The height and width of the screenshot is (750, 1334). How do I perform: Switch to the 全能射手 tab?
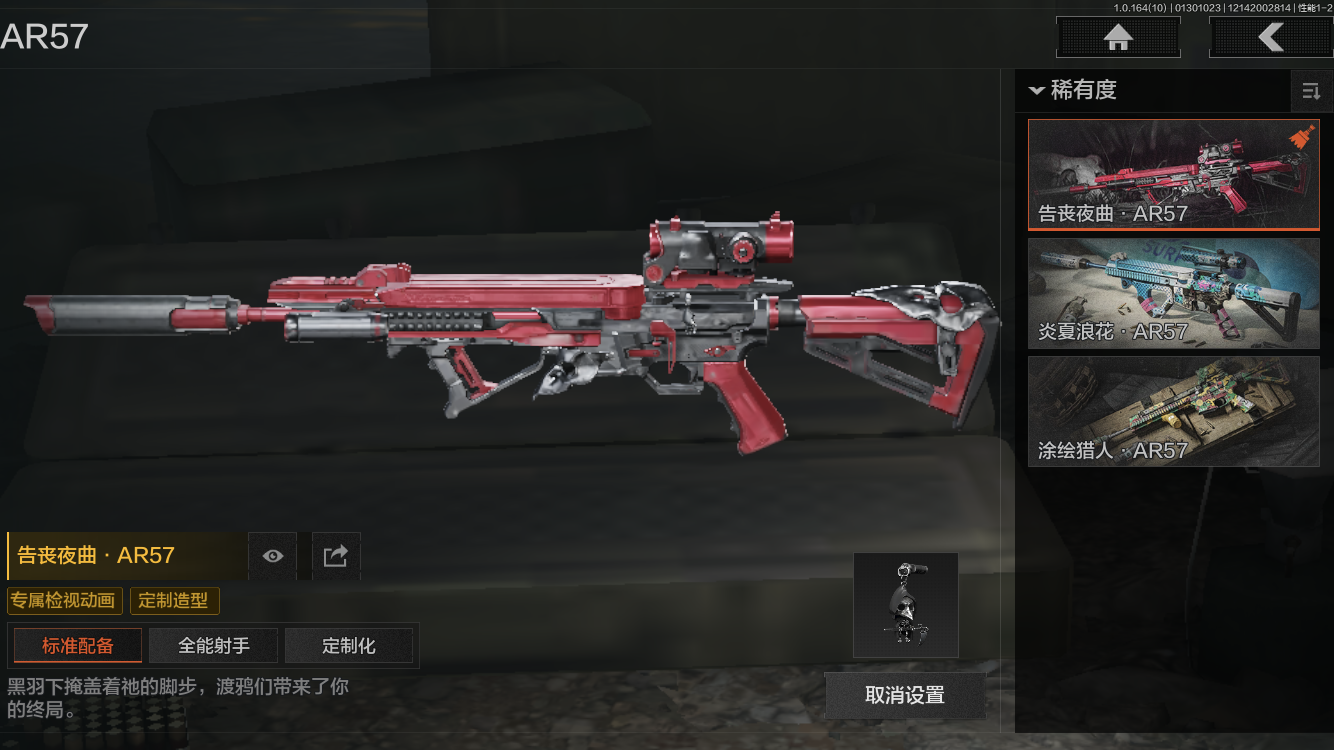click(x=214, y=646)
